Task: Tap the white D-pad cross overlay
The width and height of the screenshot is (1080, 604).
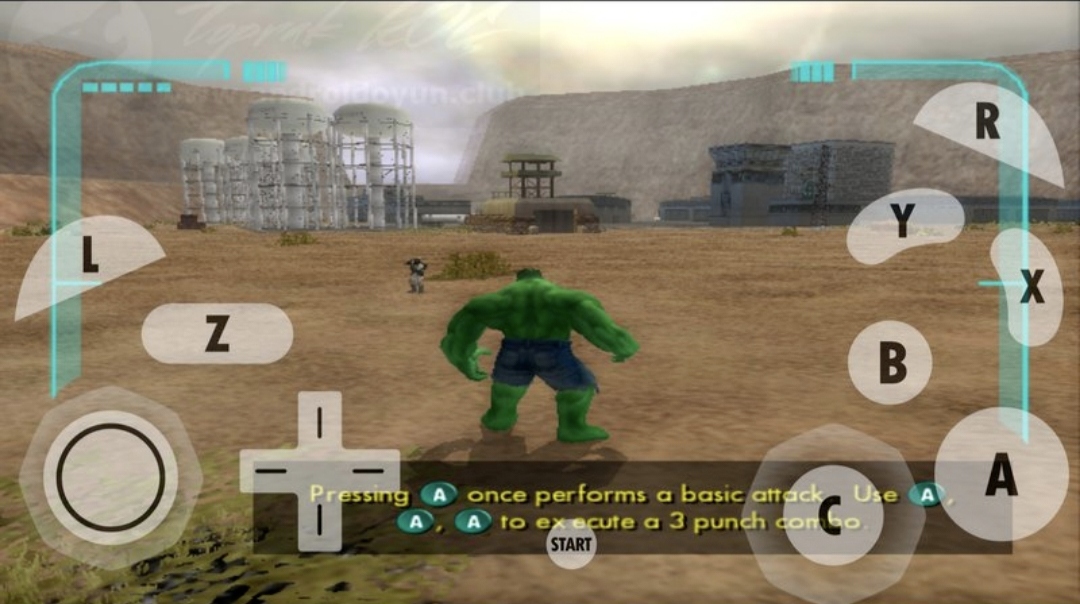Action: [x=319, y=470]
